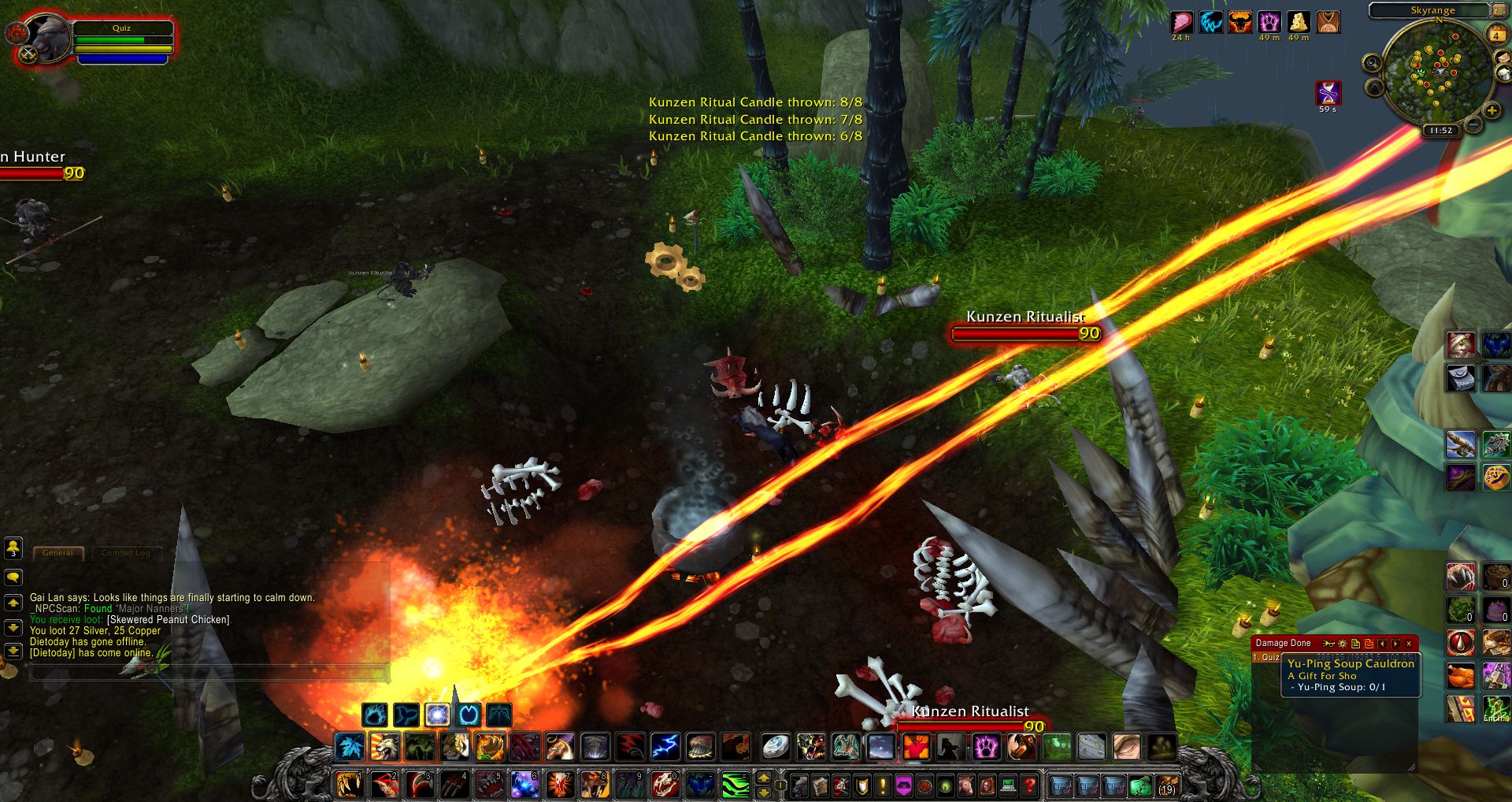Open the calendar showing day 4

(1495, 35)
